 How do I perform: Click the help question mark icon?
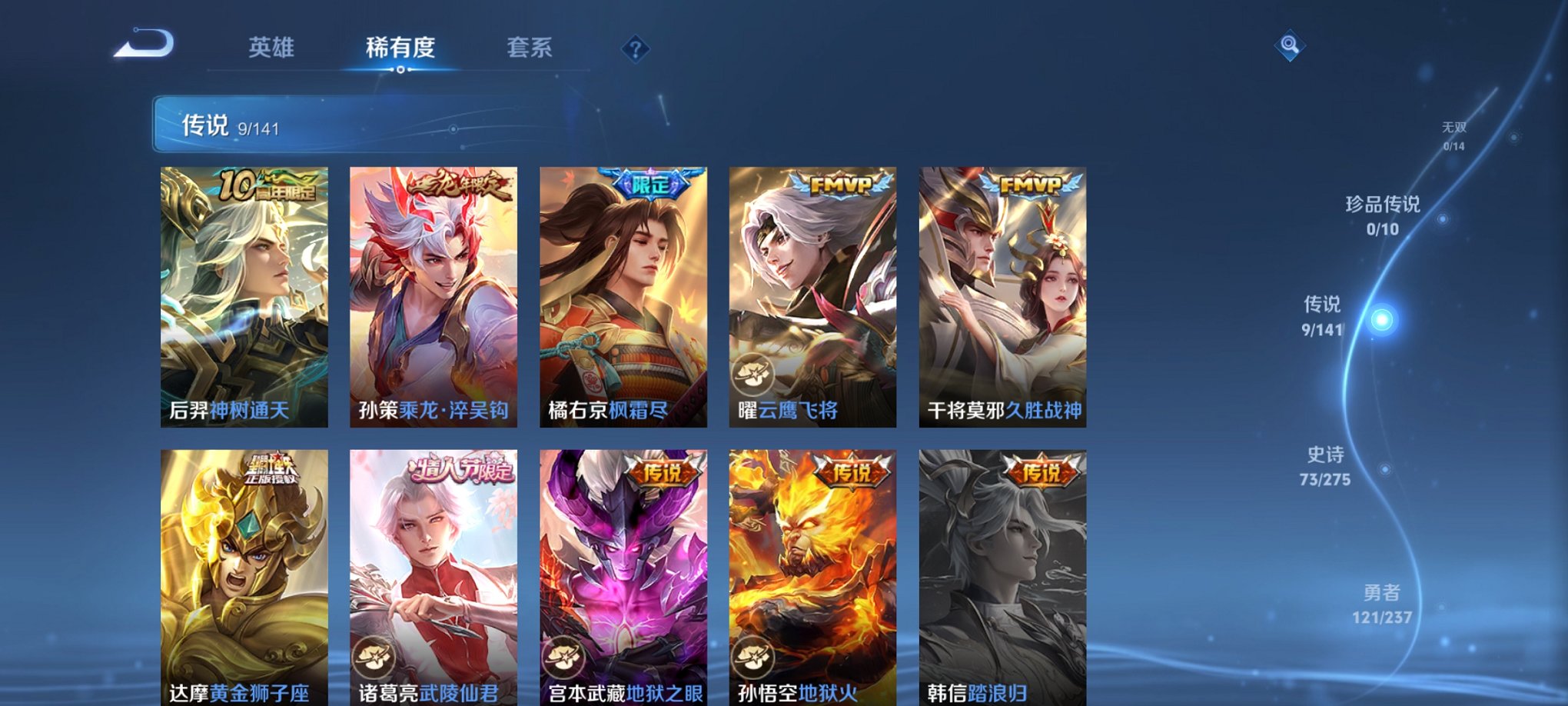click(x=635, y=50)
